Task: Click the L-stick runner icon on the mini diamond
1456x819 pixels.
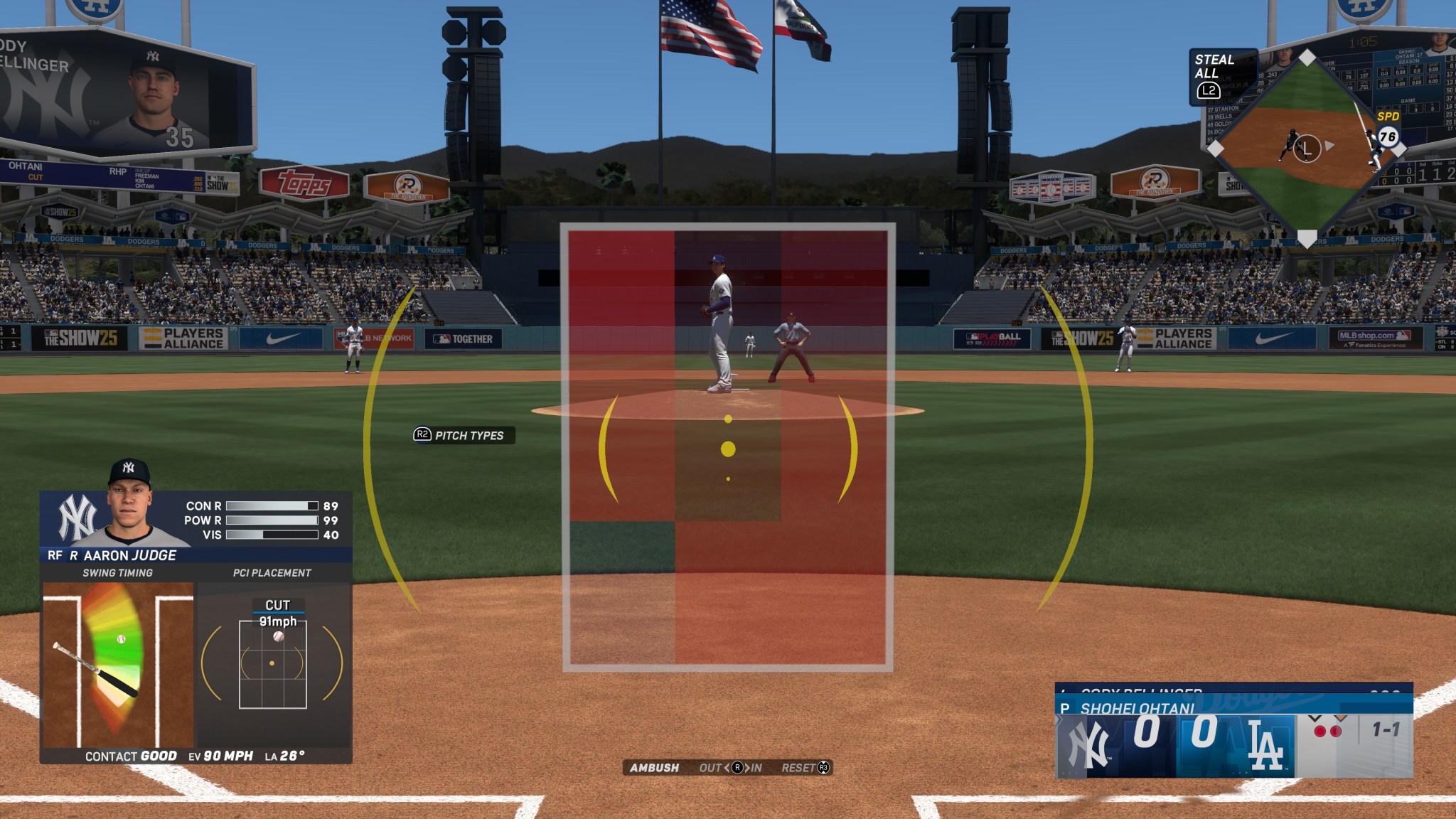Action: [1307, 148]
